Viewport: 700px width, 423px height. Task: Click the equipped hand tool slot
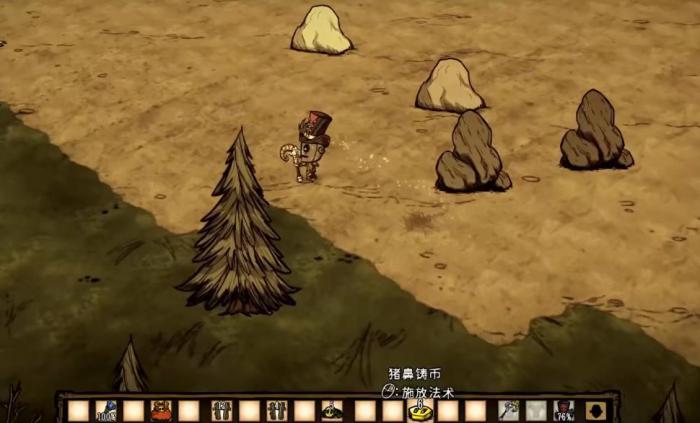pyautogui.click(x=509, y=410)
